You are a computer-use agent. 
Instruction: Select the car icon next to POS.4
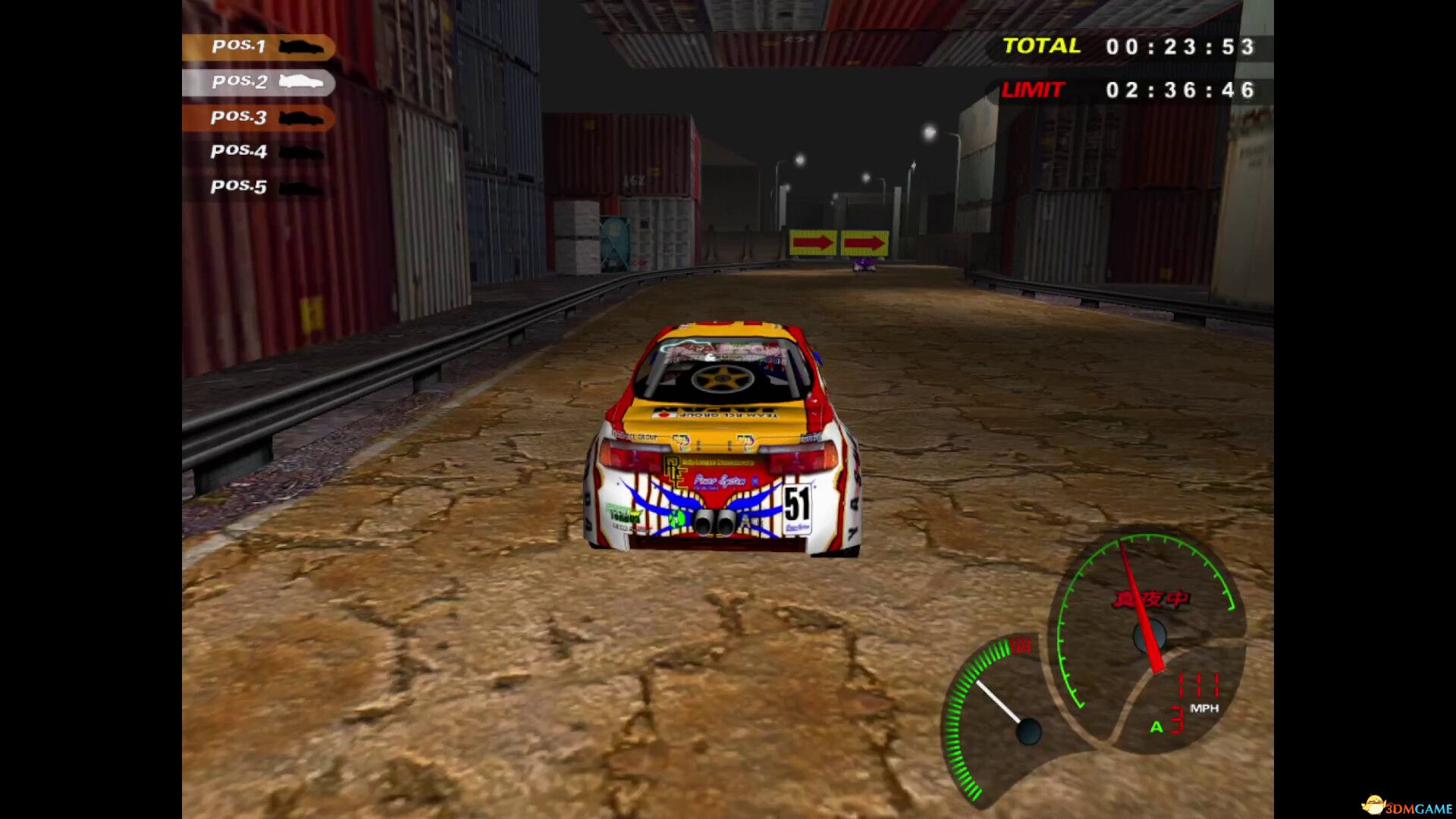point(303,152)
